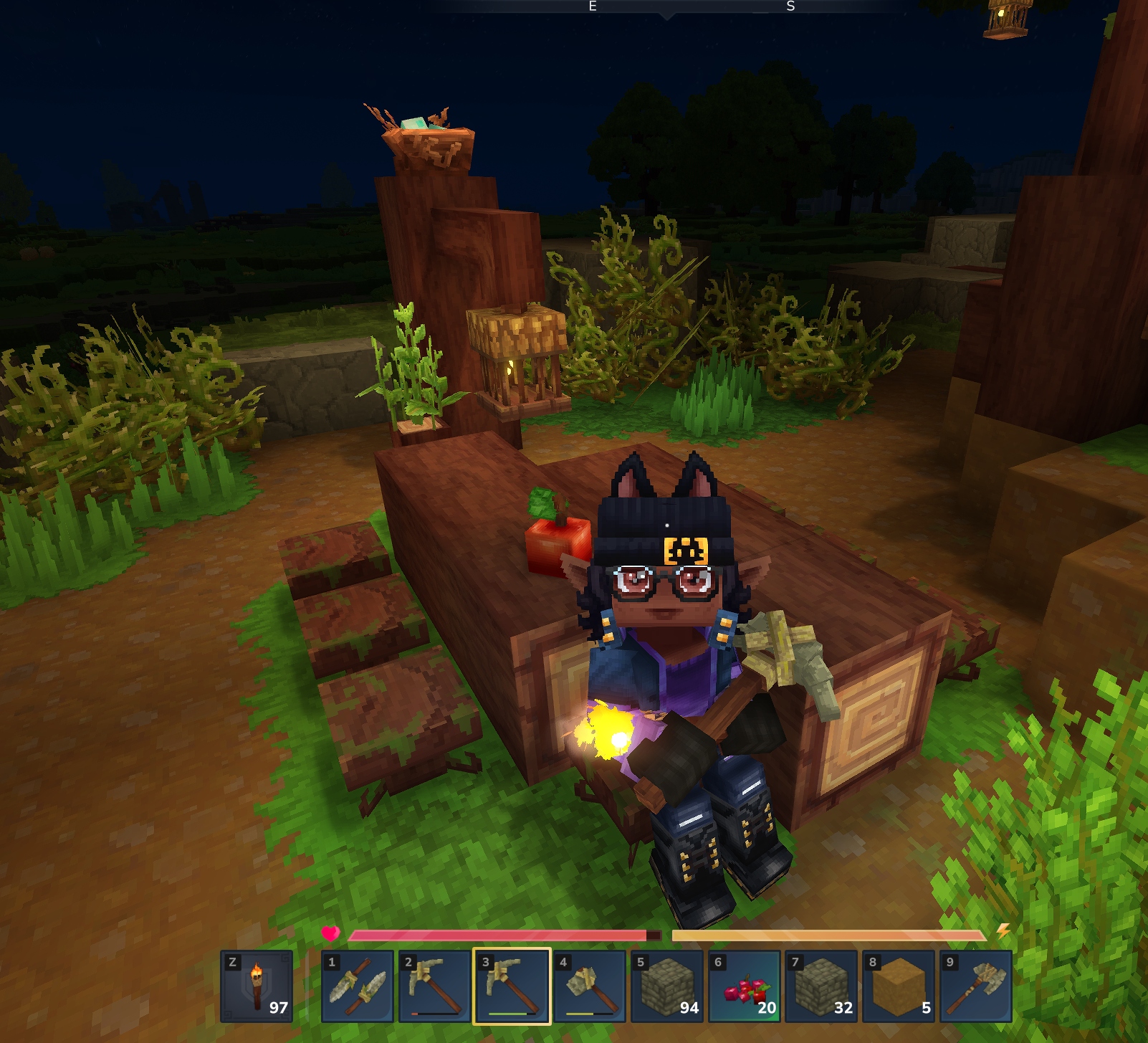Equip the twin daggers in slot 1
Image resolution: width=1148 pixels, height=1043 pixels.
coord(358,986)
